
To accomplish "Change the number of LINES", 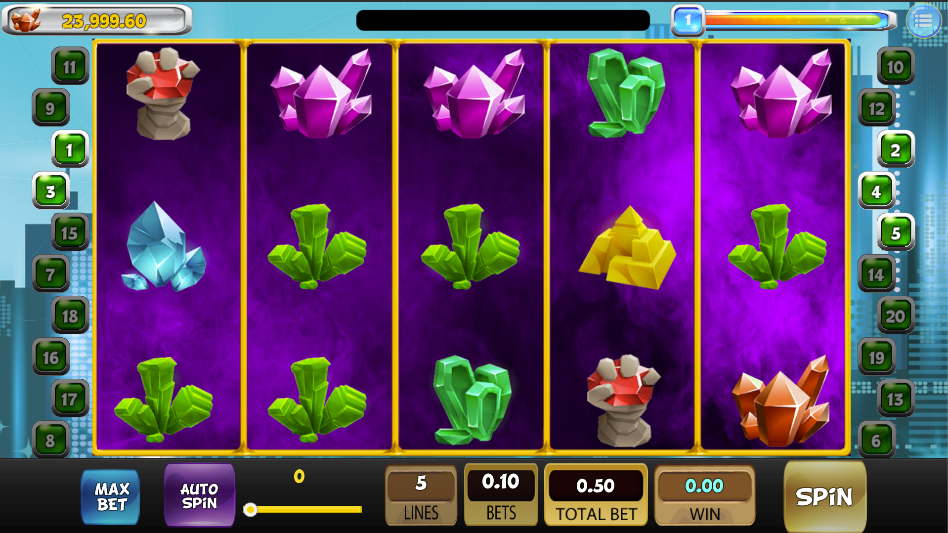I will point(421,496).
